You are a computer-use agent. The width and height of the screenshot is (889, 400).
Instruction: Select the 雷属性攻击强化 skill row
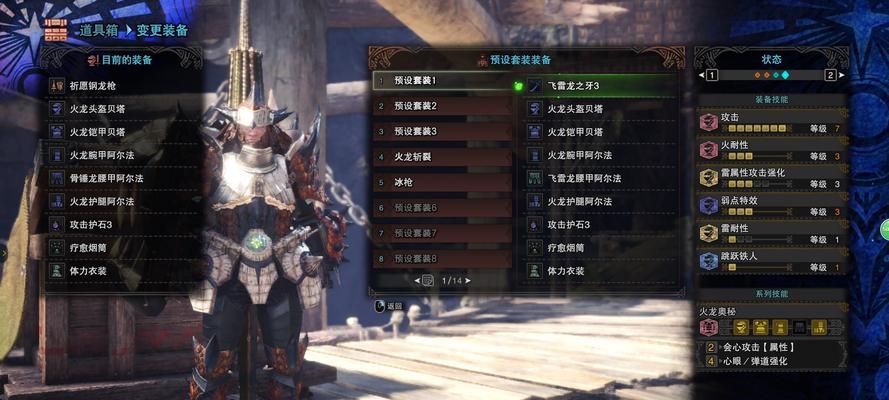point(772,178)
